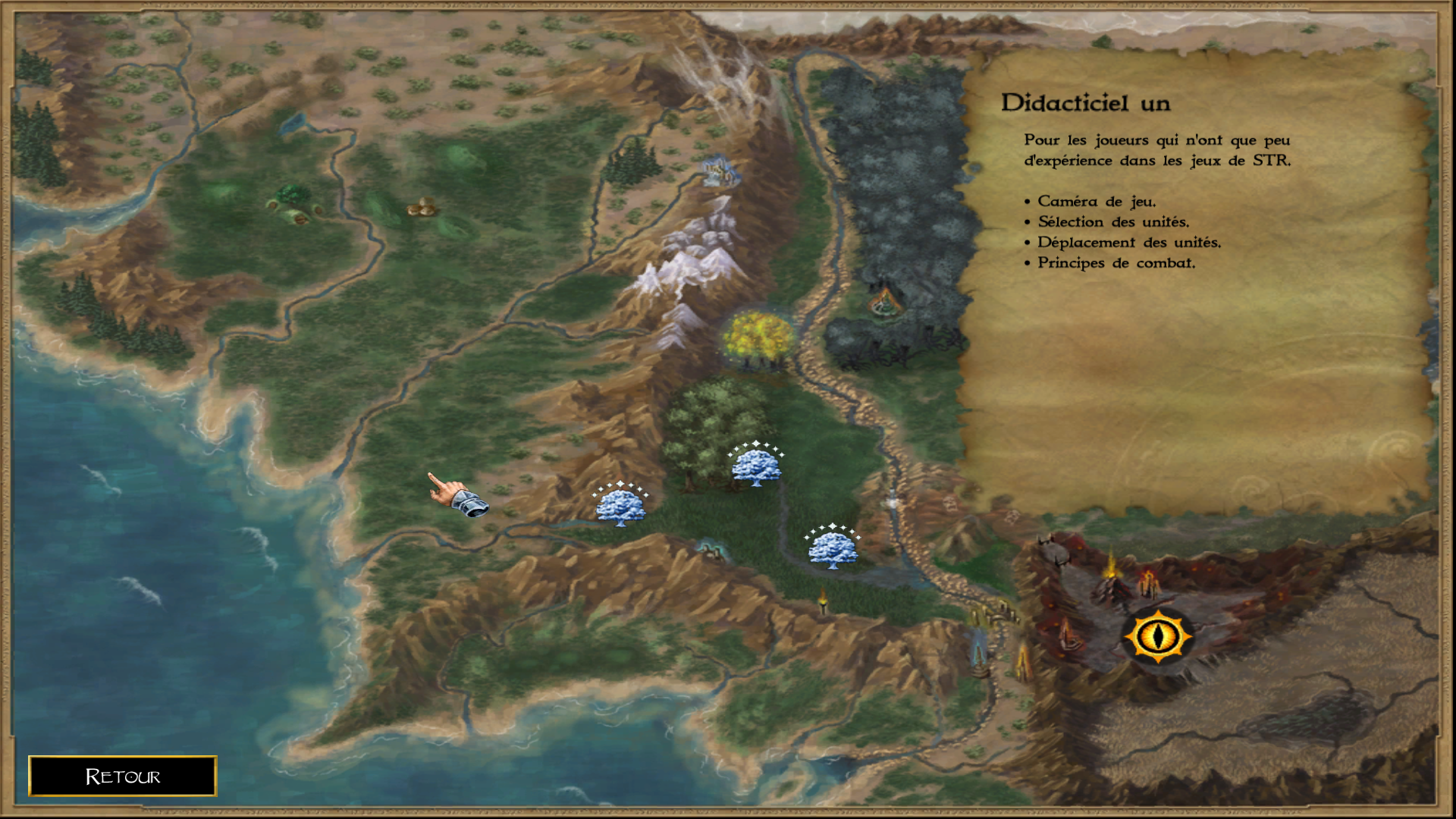Select the white tree marker nearest the gauntlet cursor

pos(620,505)
